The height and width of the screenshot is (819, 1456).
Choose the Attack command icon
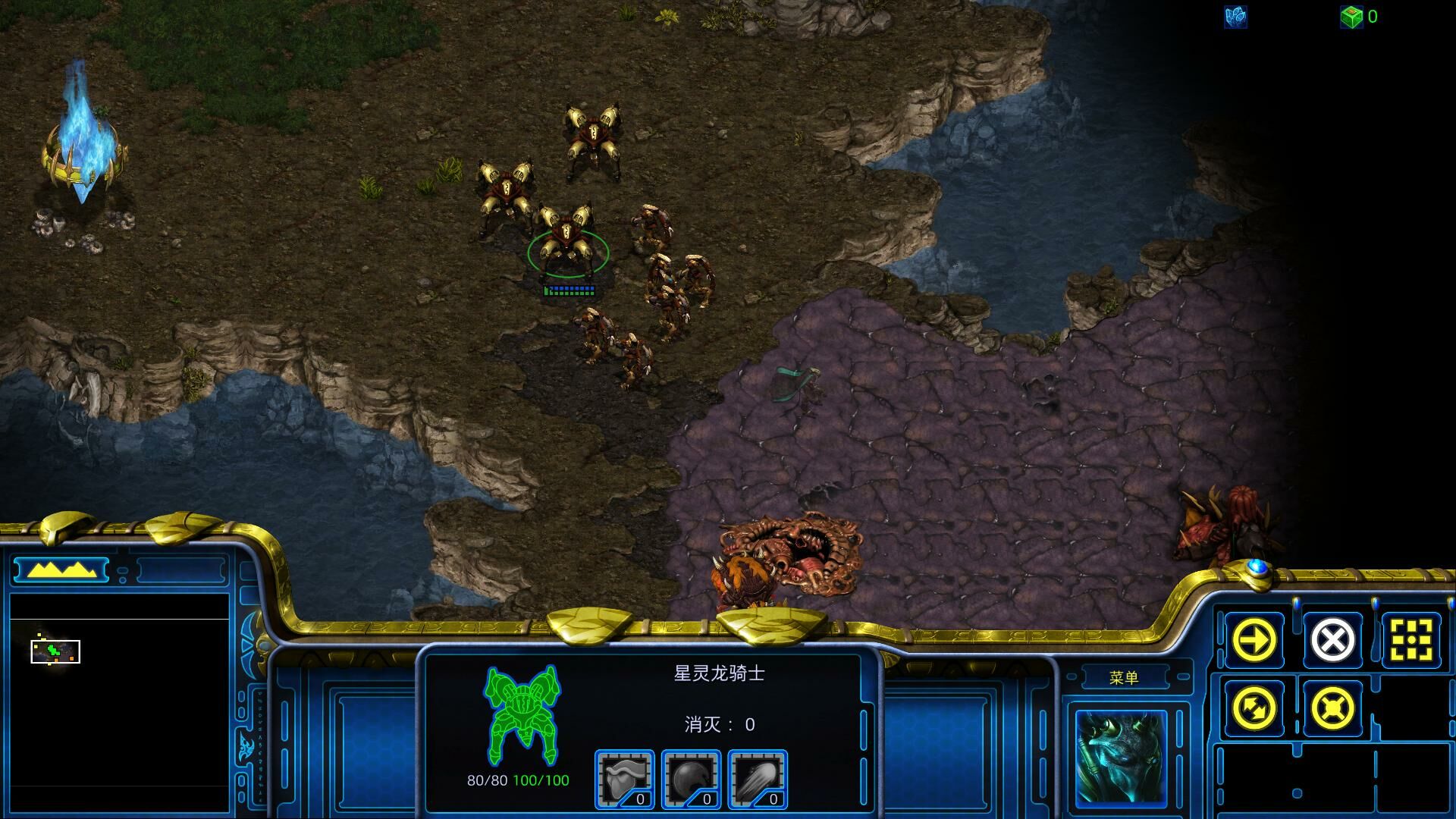1411,640
